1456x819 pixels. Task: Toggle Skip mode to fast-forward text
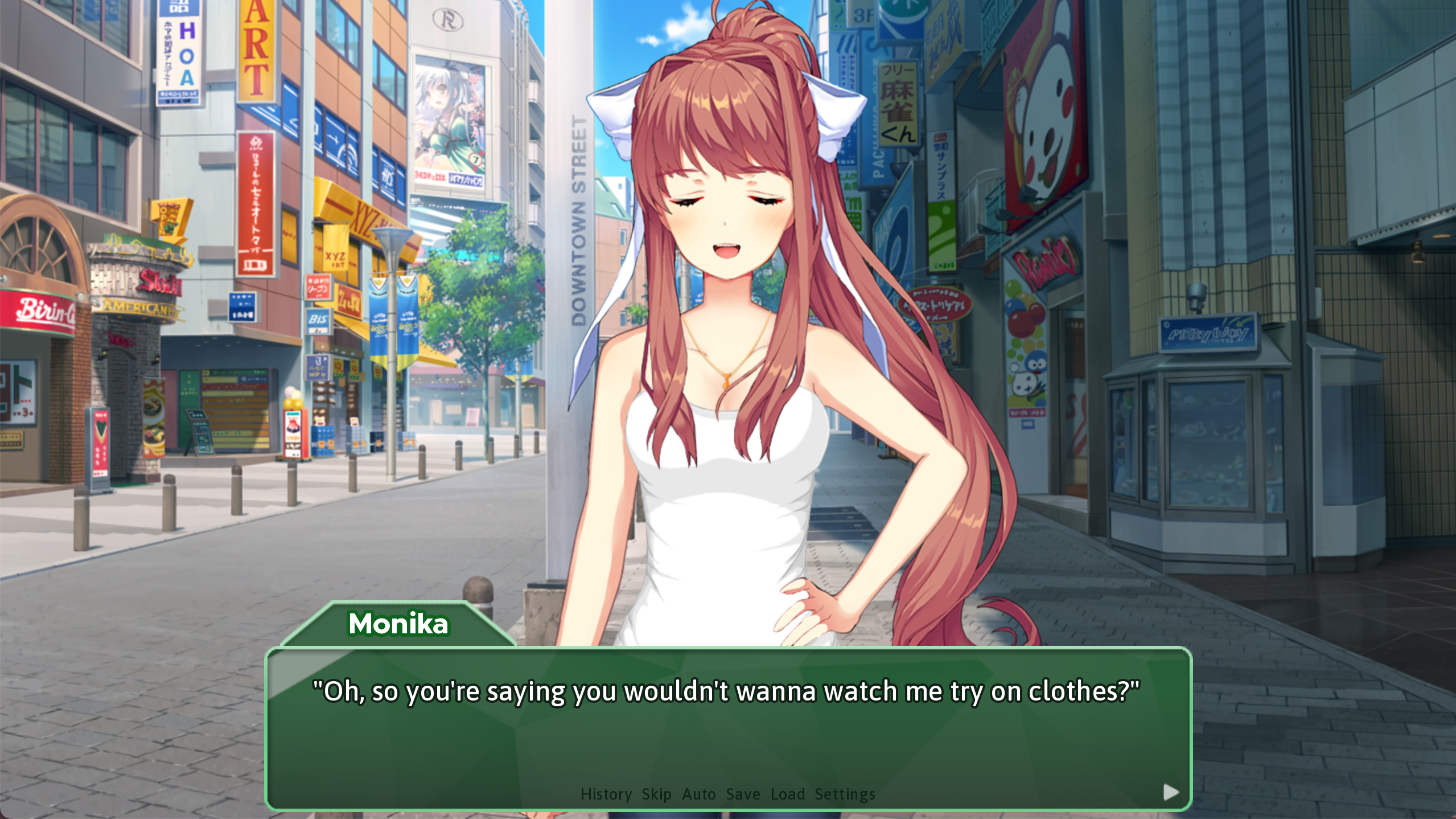point(656,794)
